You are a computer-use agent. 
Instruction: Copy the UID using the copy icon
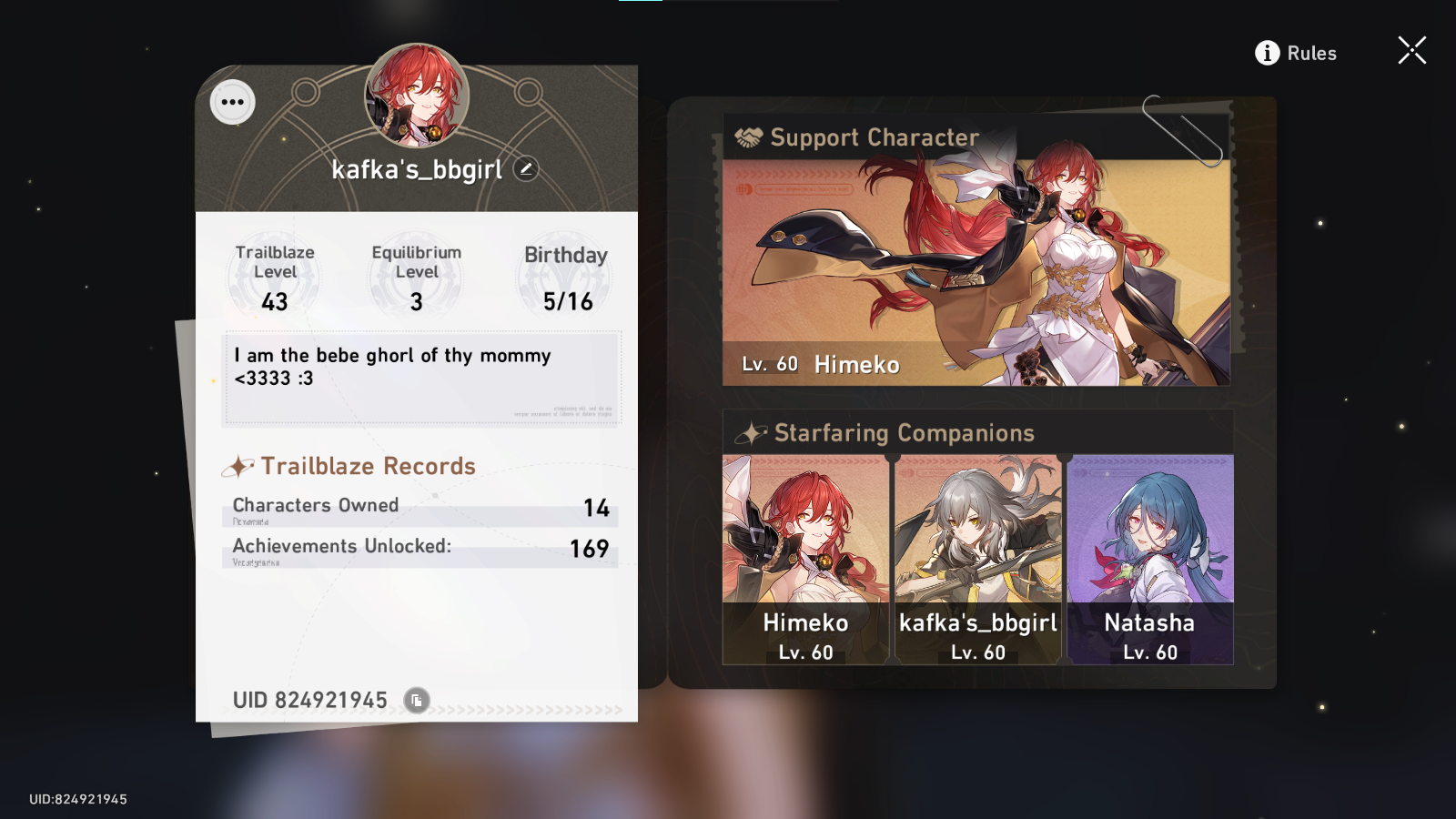(415, 700)
